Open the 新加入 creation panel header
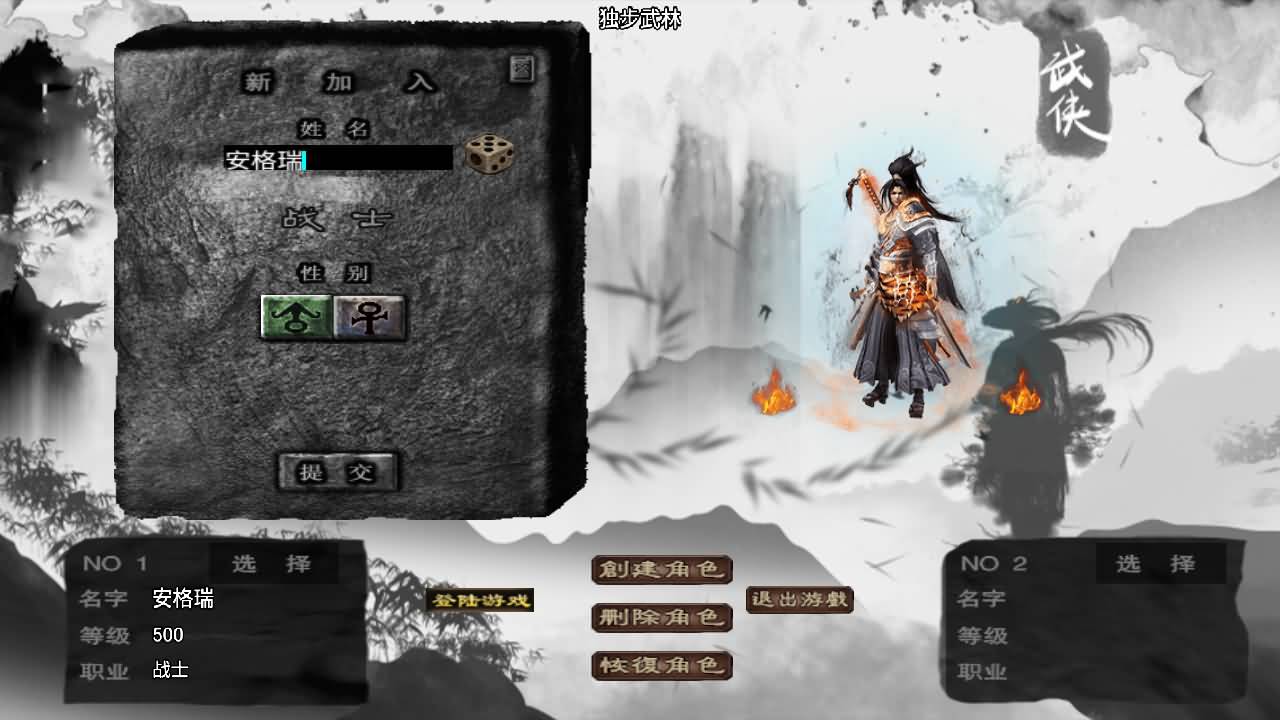The height and width of the screenshot is (720, 1280). tap(340, 83)
